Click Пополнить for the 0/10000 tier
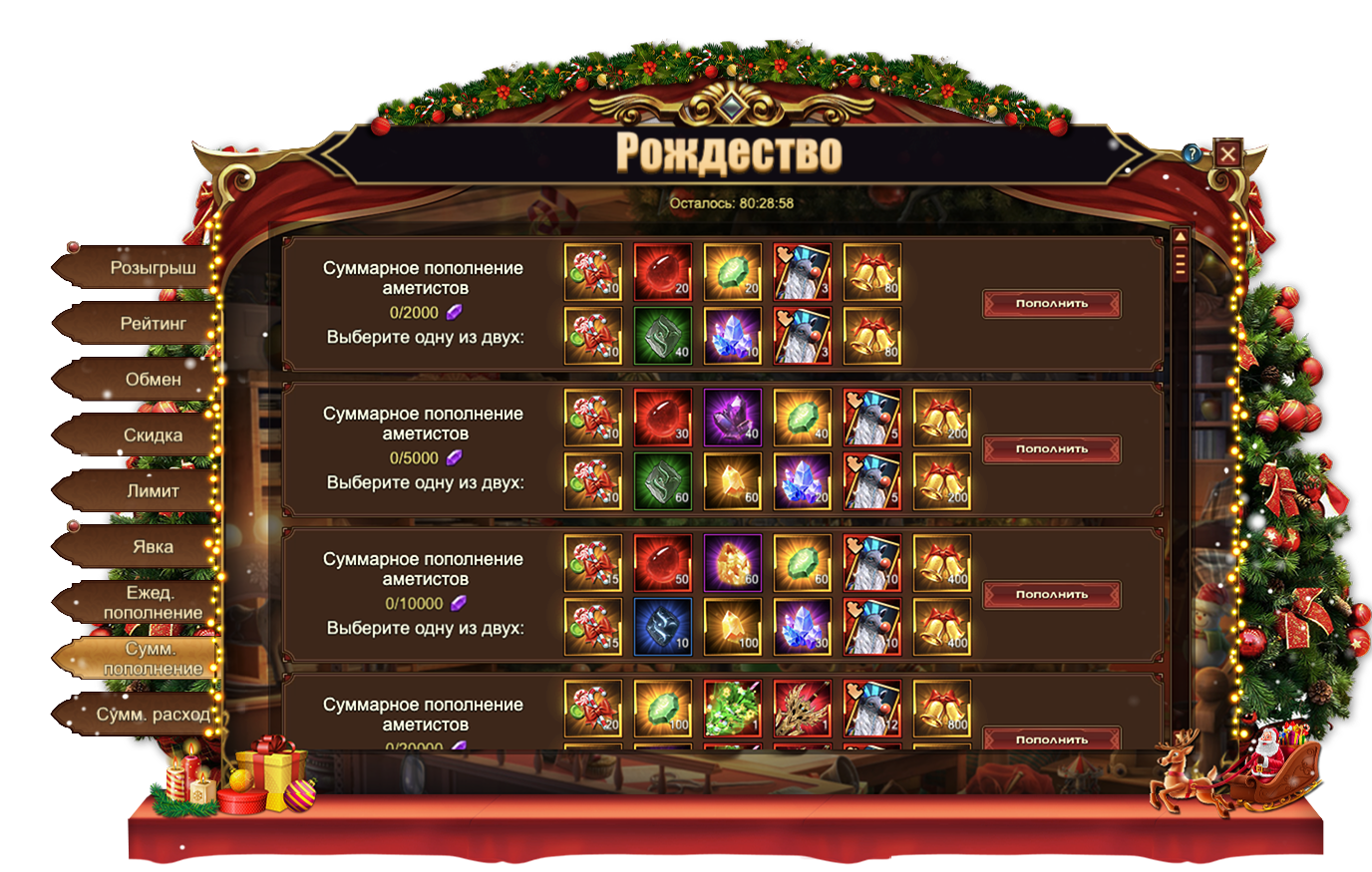The image size is (1372, 872). tap(1051, 595)
